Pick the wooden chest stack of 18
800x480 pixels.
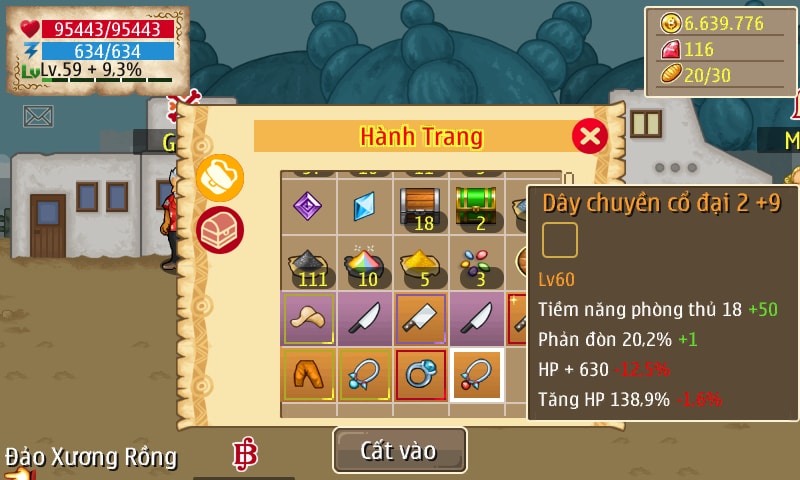click(420, 206)
